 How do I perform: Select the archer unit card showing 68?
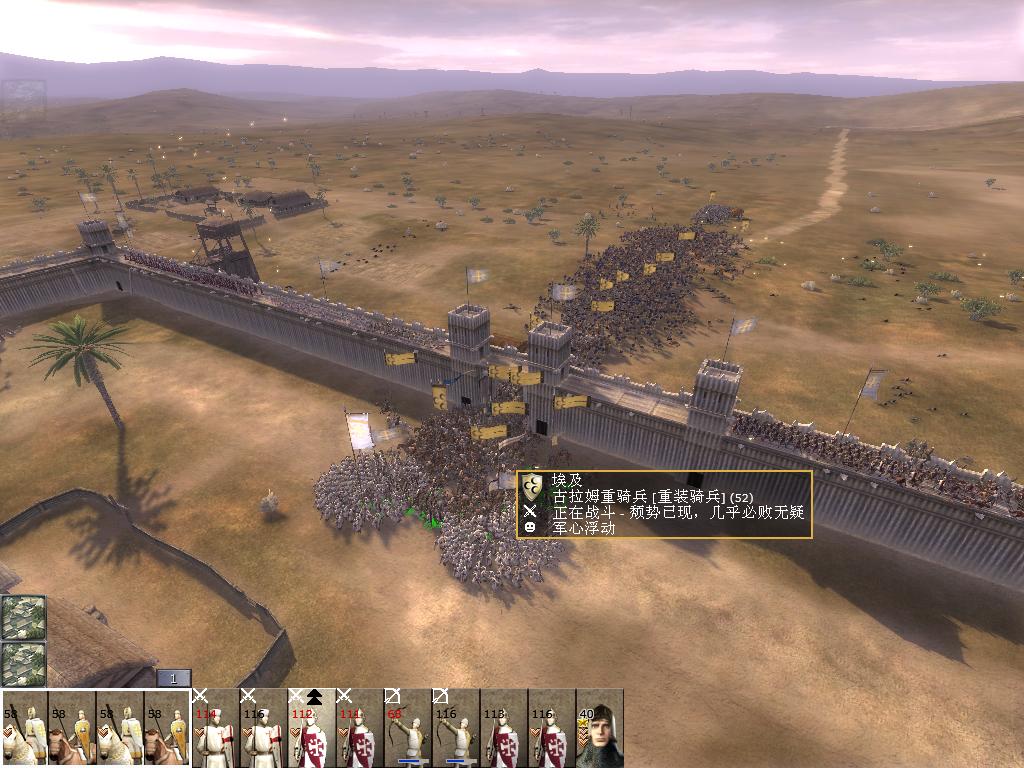pos(408,728)
